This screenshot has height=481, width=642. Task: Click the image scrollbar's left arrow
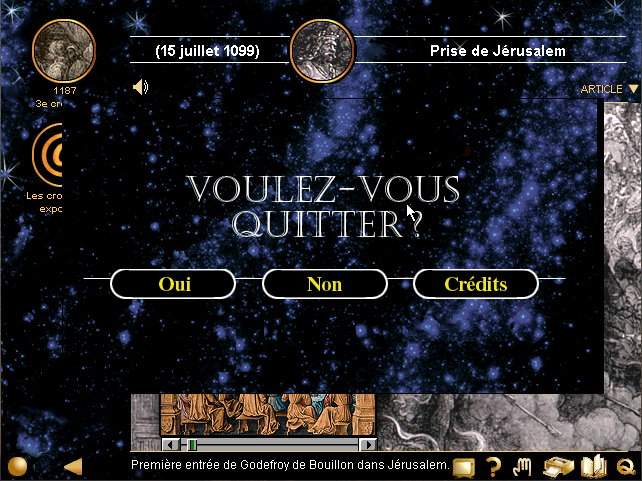(170, 445)
